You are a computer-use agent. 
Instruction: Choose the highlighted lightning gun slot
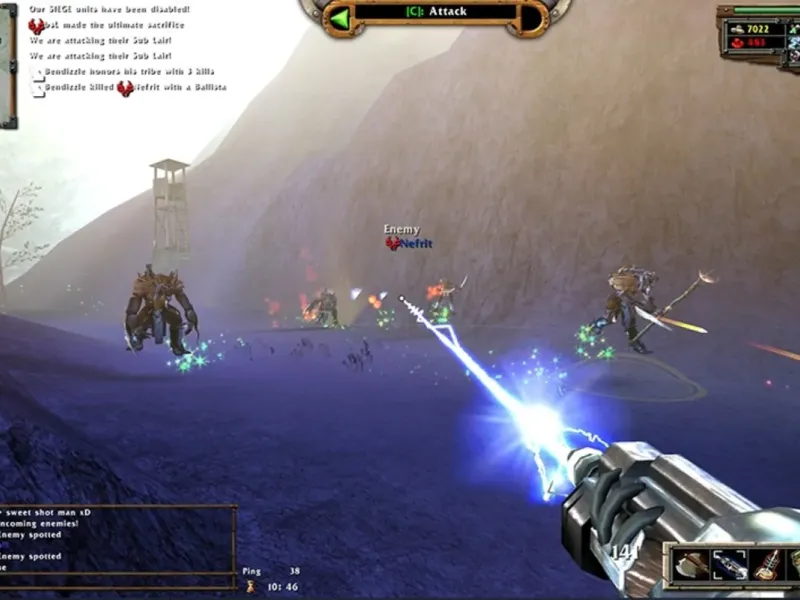tap(729, 566)
